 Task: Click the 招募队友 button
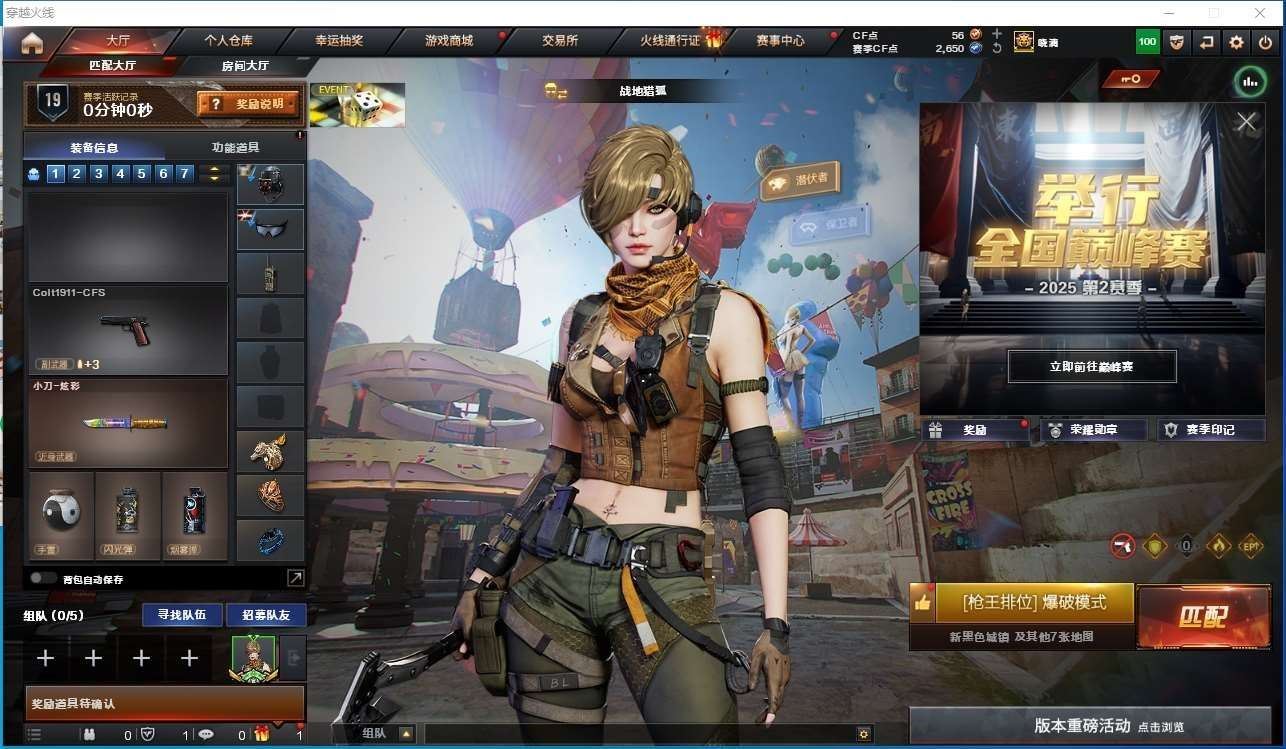265,614
